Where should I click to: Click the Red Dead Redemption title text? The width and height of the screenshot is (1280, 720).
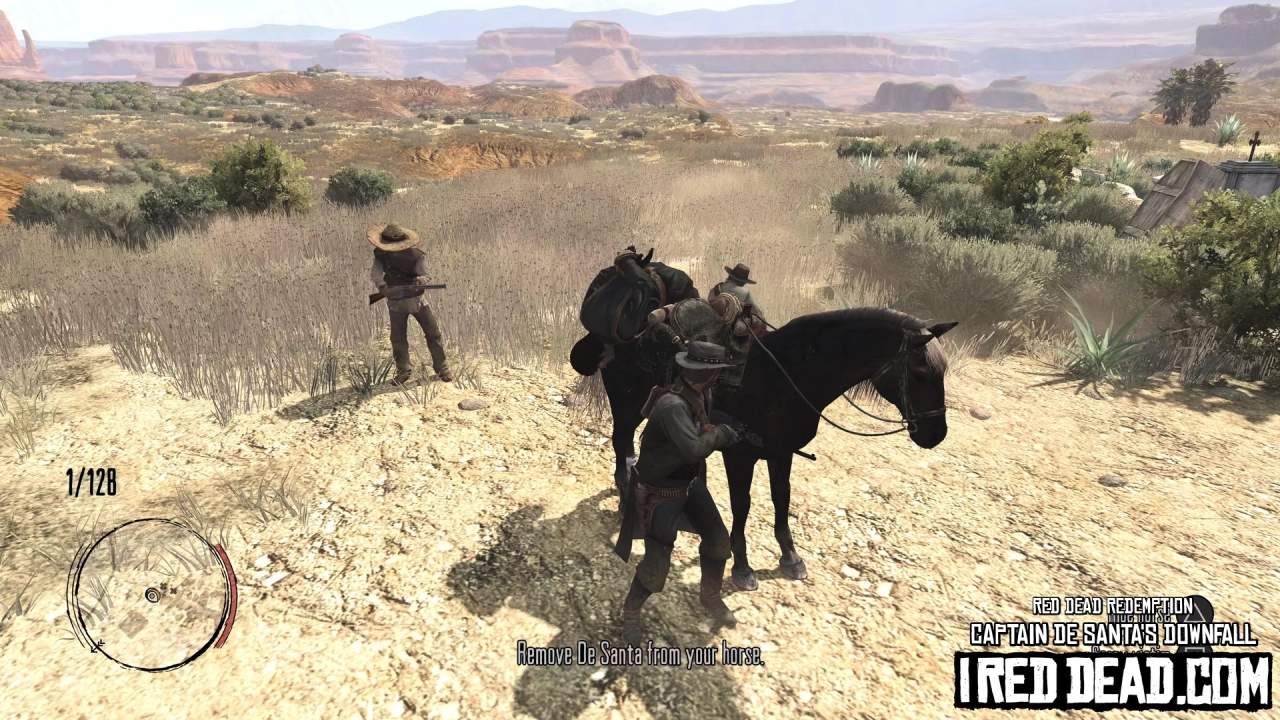[1112, 606]
